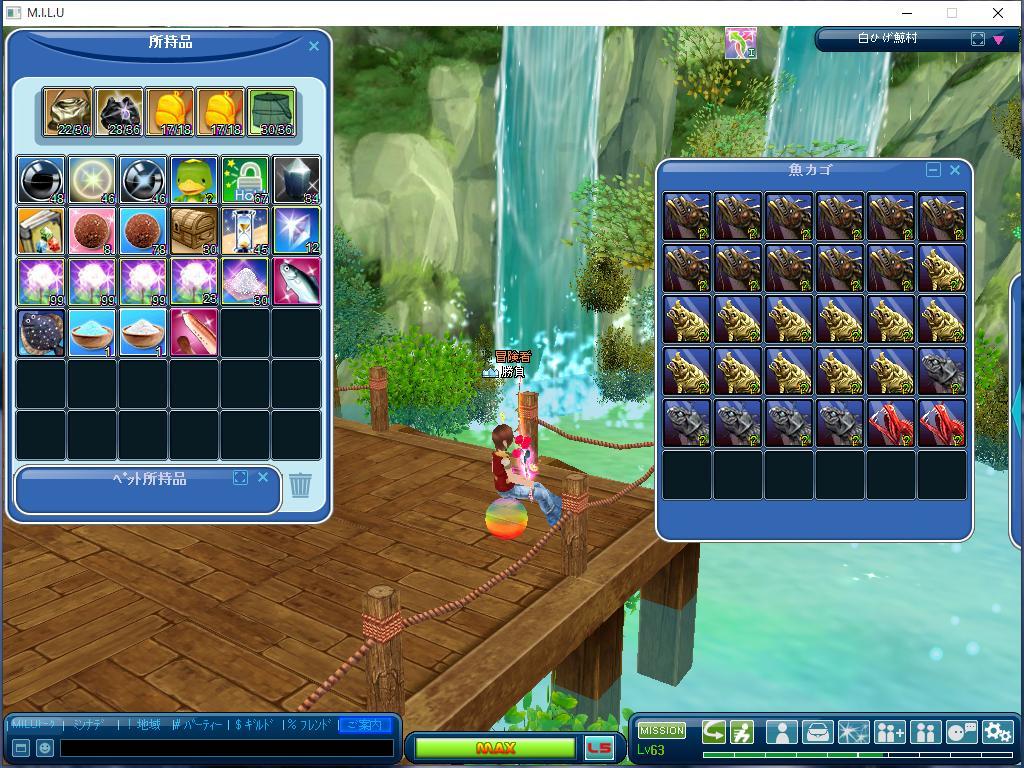Click the chat text input field
The width and height of the screenshot is (1024, 768).
[x=226, y=748]
